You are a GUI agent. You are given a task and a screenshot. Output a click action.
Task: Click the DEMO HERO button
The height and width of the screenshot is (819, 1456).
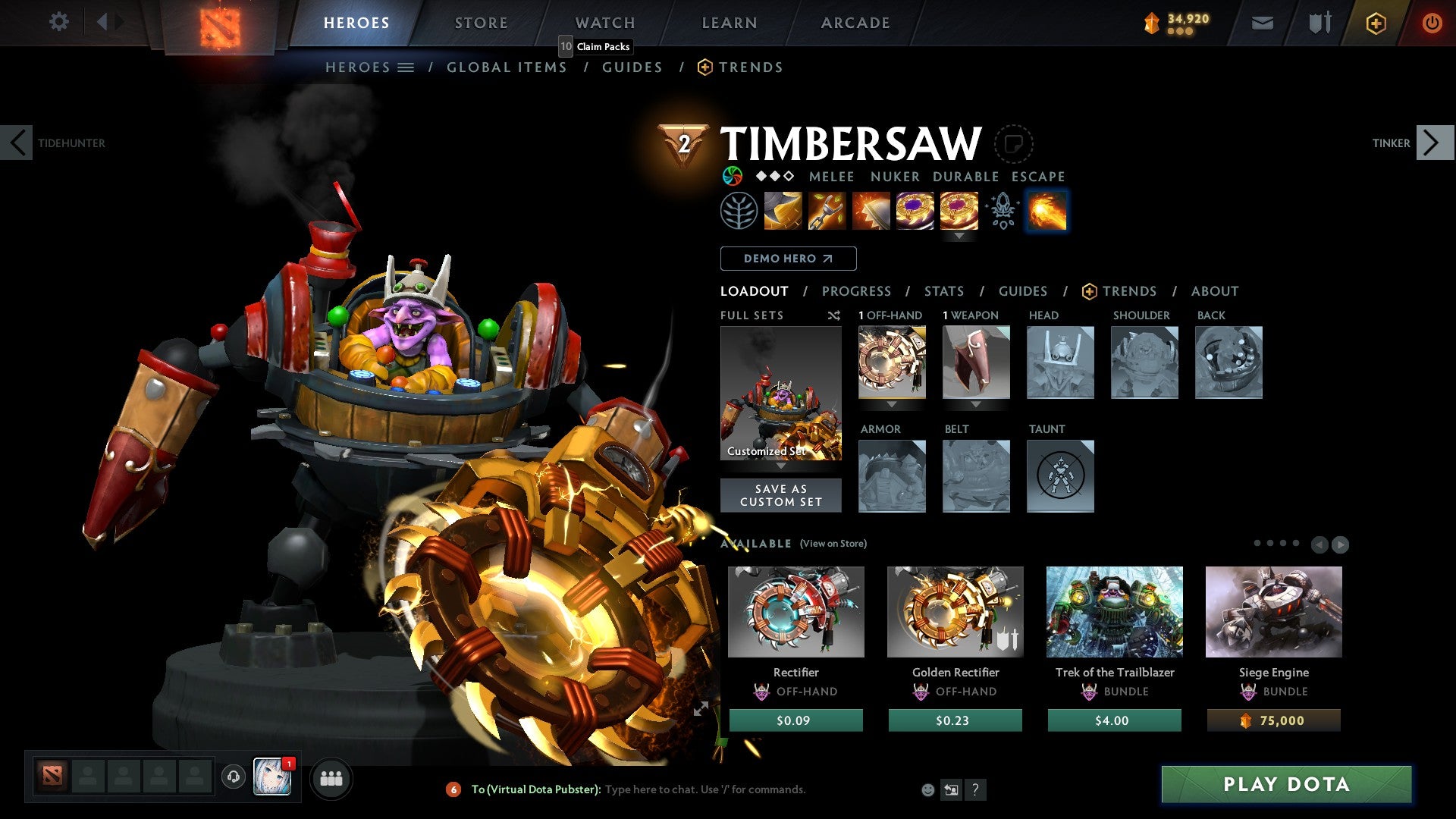pyautogui.click(x=788, y=258)
